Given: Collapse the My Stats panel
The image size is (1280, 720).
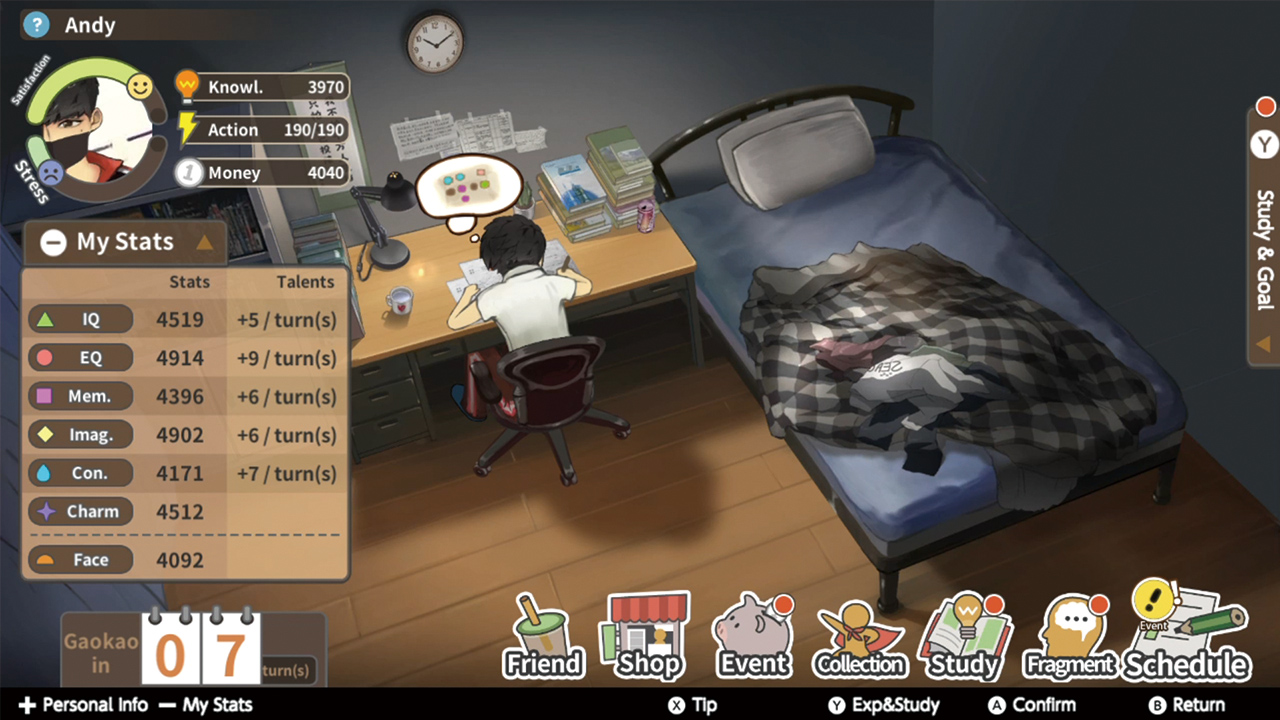Looking at the screenshot, I should 53,241.
